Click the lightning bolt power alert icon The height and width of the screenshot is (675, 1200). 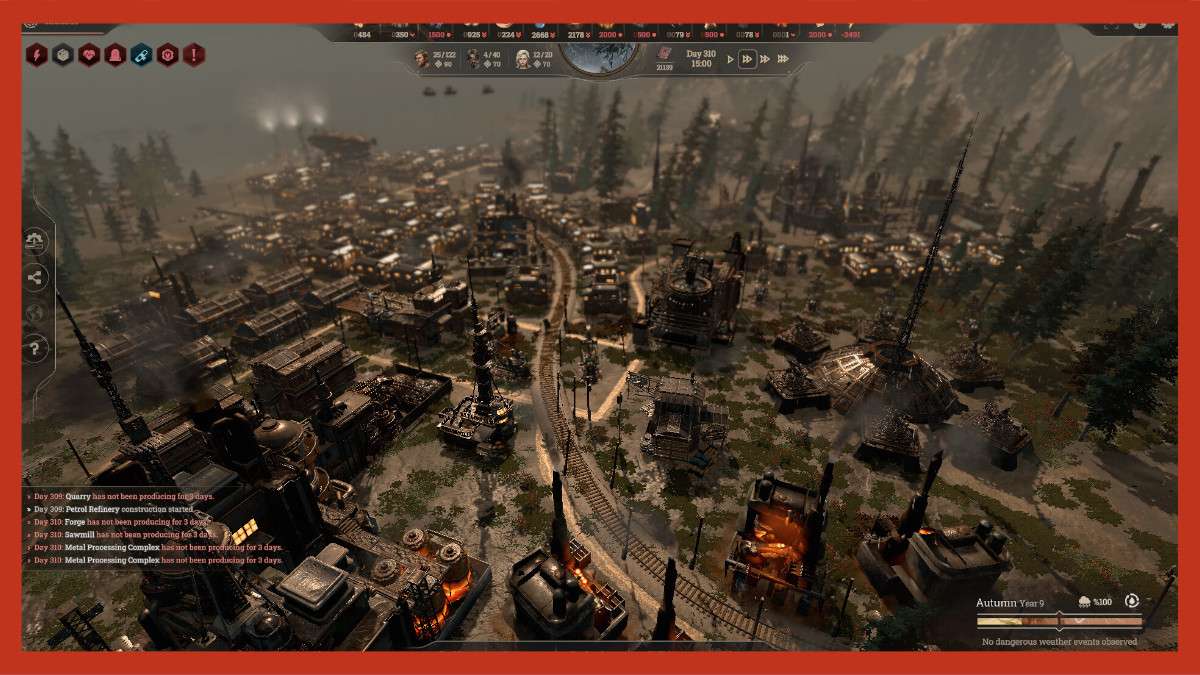pos(37,55)
